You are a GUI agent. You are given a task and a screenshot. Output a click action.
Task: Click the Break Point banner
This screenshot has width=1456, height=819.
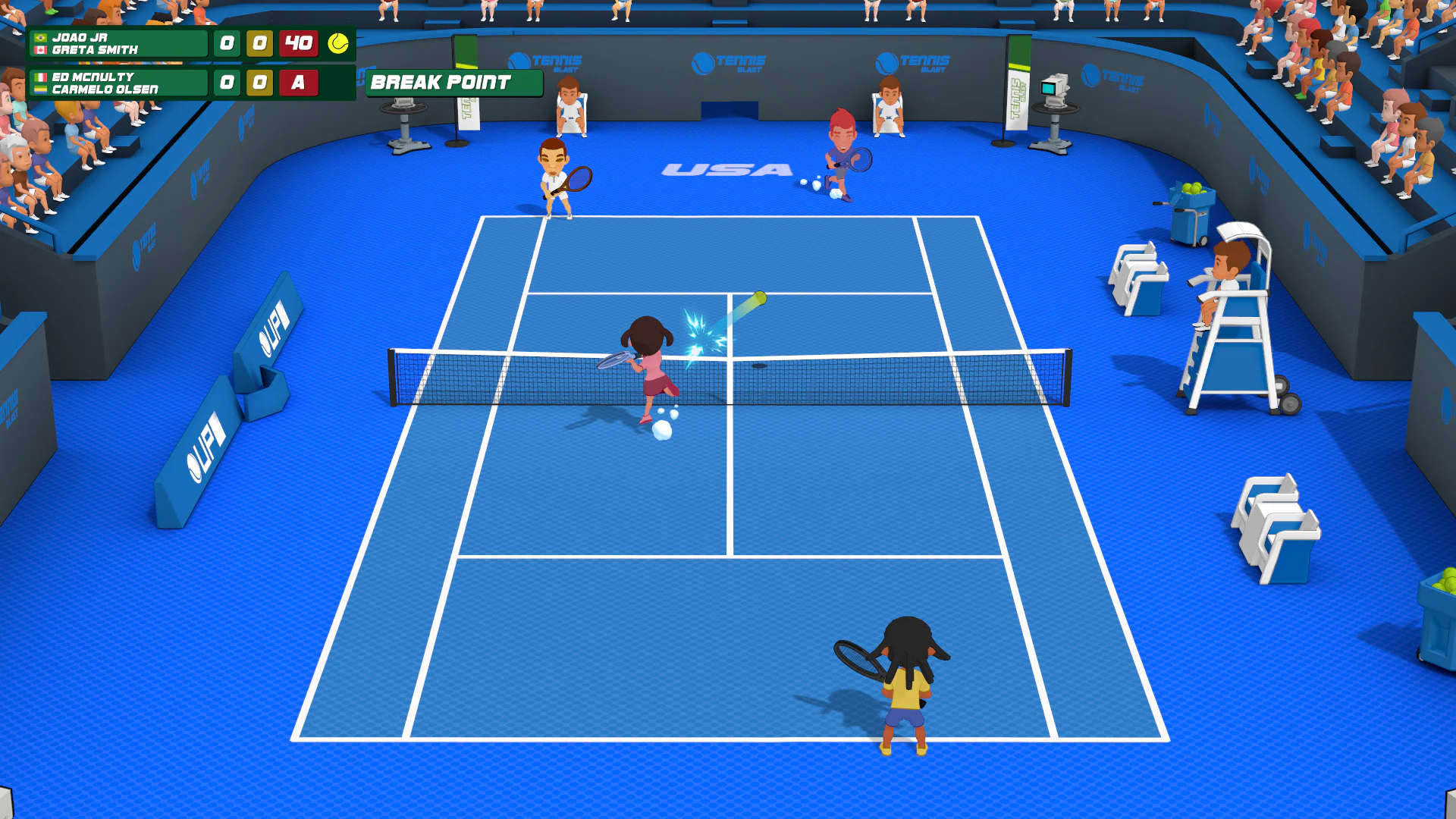[x=453, y=83]
